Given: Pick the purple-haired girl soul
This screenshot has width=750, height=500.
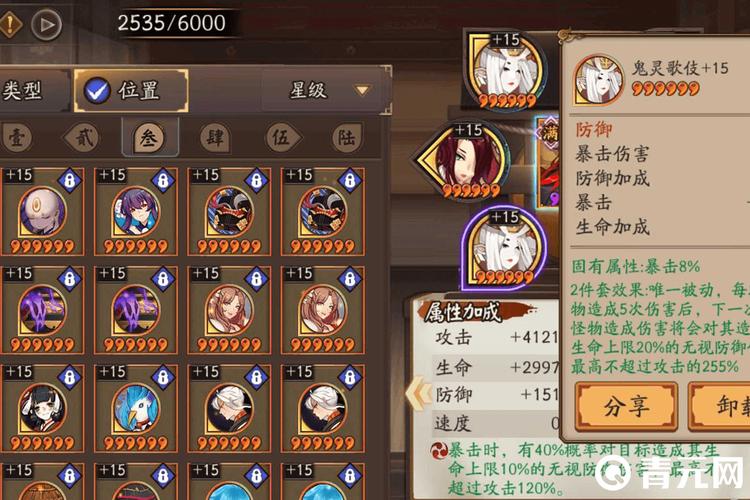Looking at the screenshot, I should [x=135, y=212].
